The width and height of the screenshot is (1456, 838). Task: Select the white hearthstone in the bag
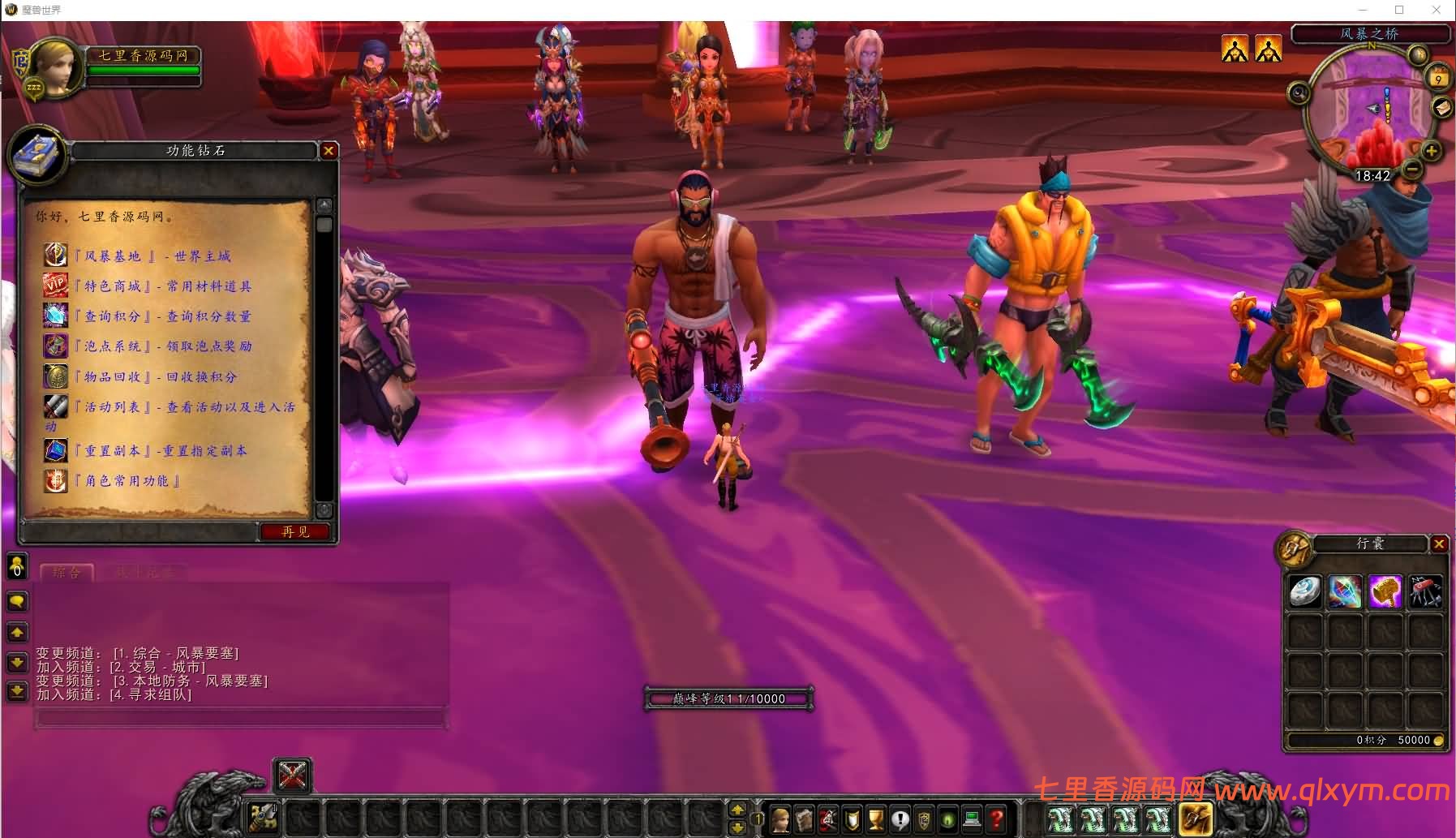pos(1305,592)
